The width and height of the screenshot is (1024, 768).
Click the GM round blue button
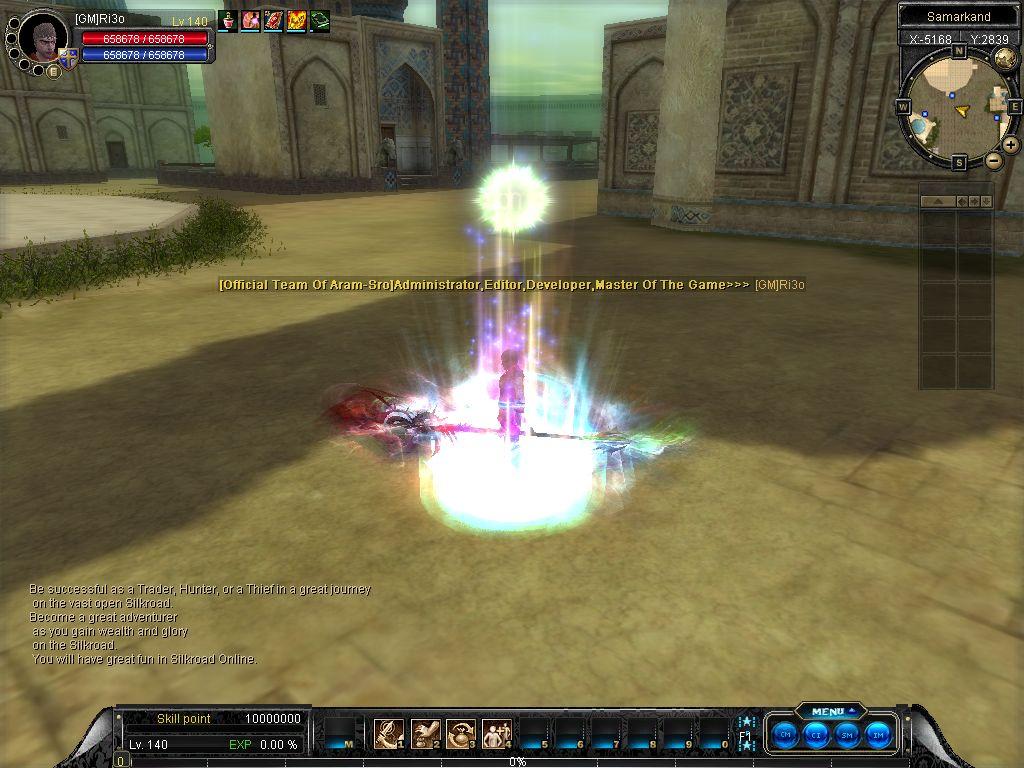click(786, 733)
